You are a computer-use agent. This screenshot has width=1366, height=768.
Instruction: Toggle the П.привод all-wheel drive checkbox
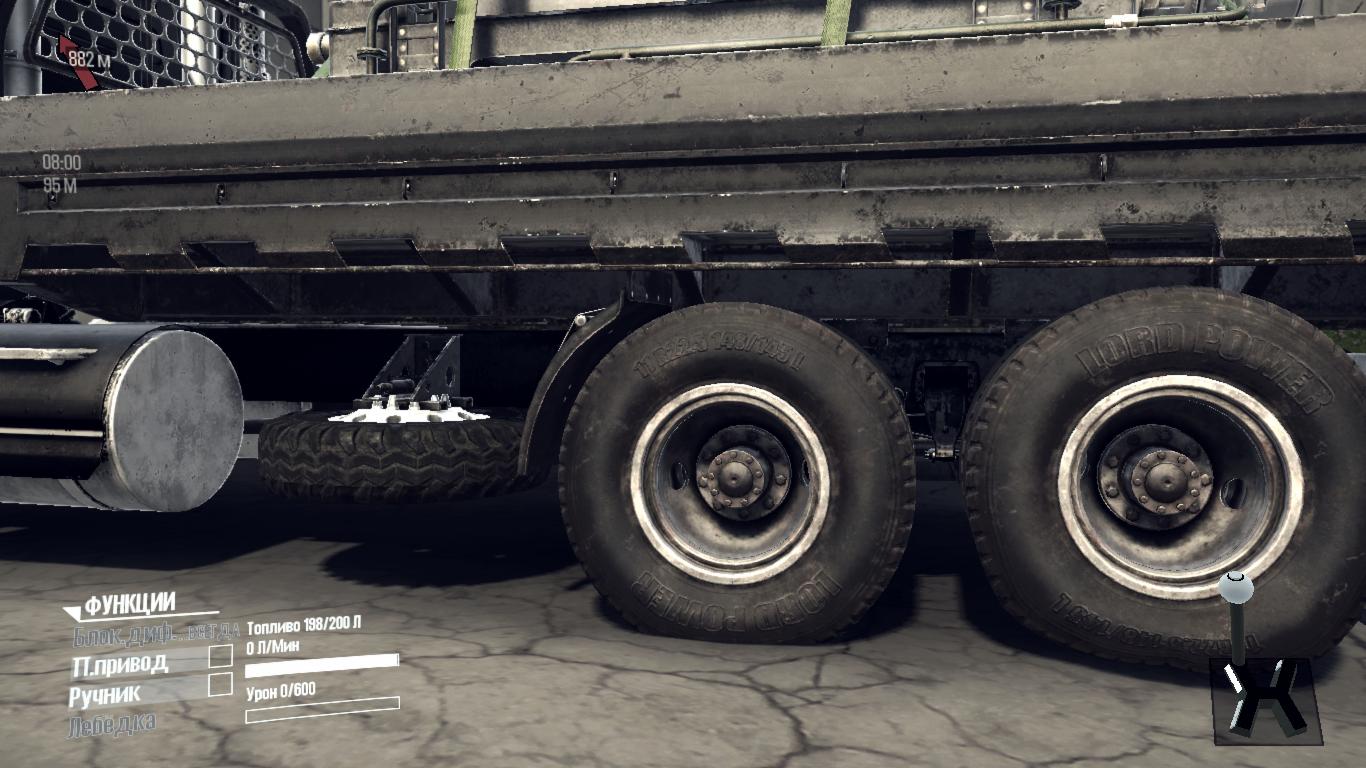220,657
